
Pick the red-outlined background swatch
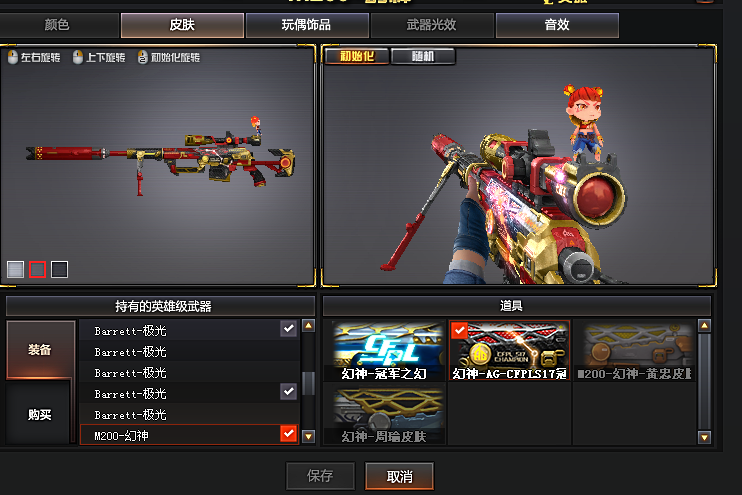pos(37,269)
